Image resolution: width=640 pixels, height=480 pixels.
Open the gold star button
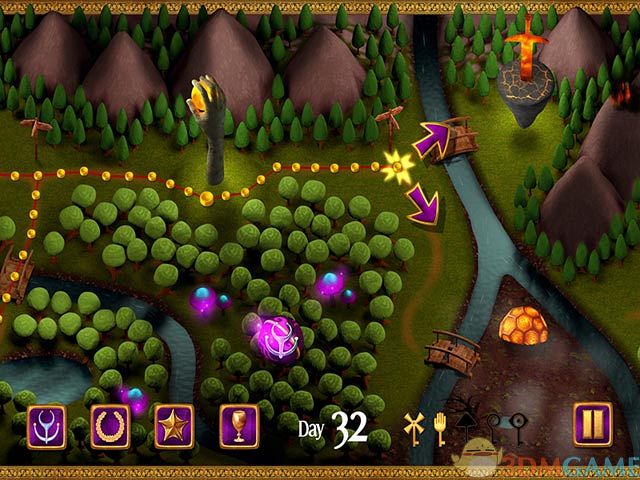click(x=175, y=425)
